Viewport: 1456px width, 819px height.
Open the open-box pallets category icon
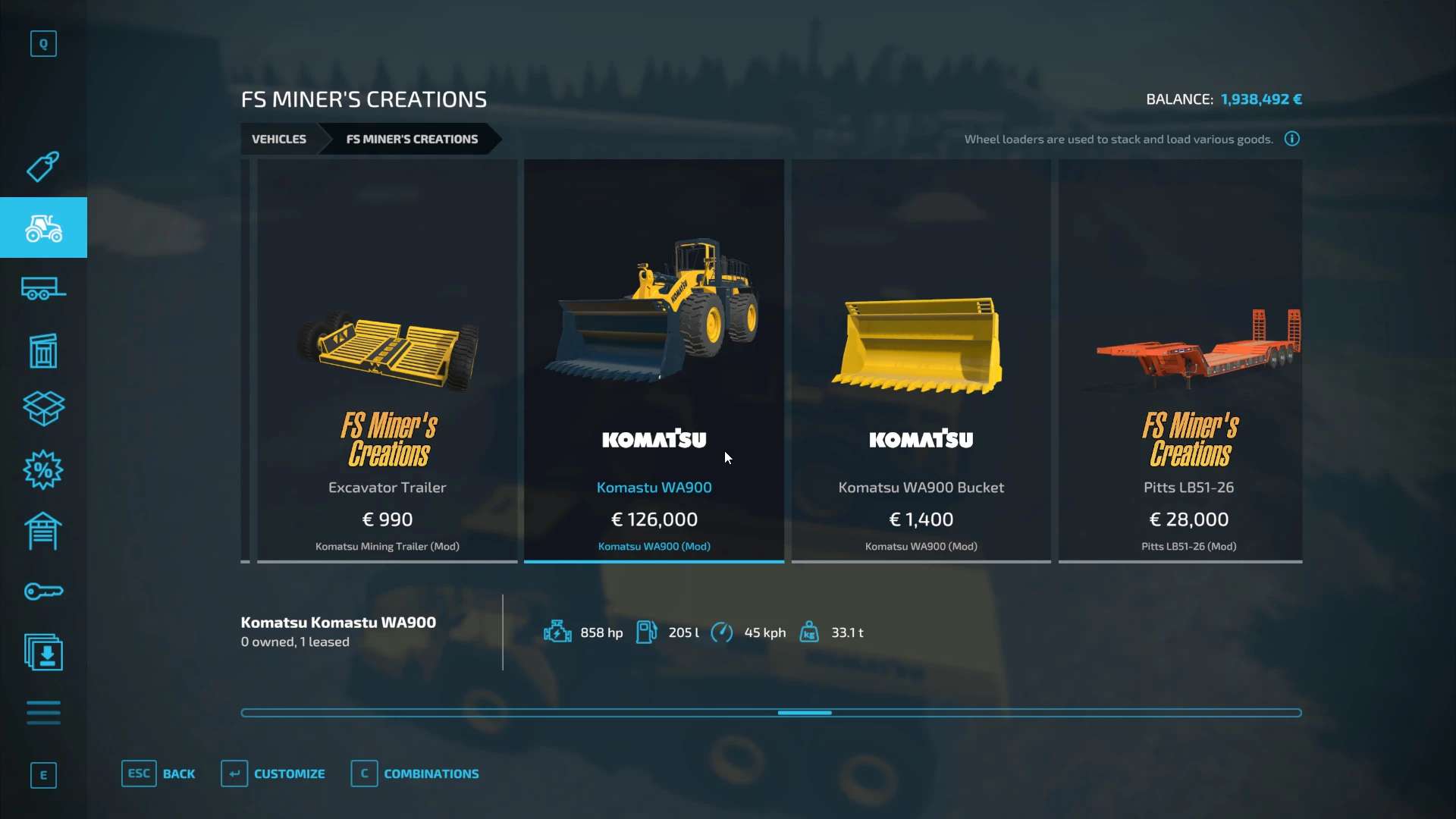(x=43, y=409)
